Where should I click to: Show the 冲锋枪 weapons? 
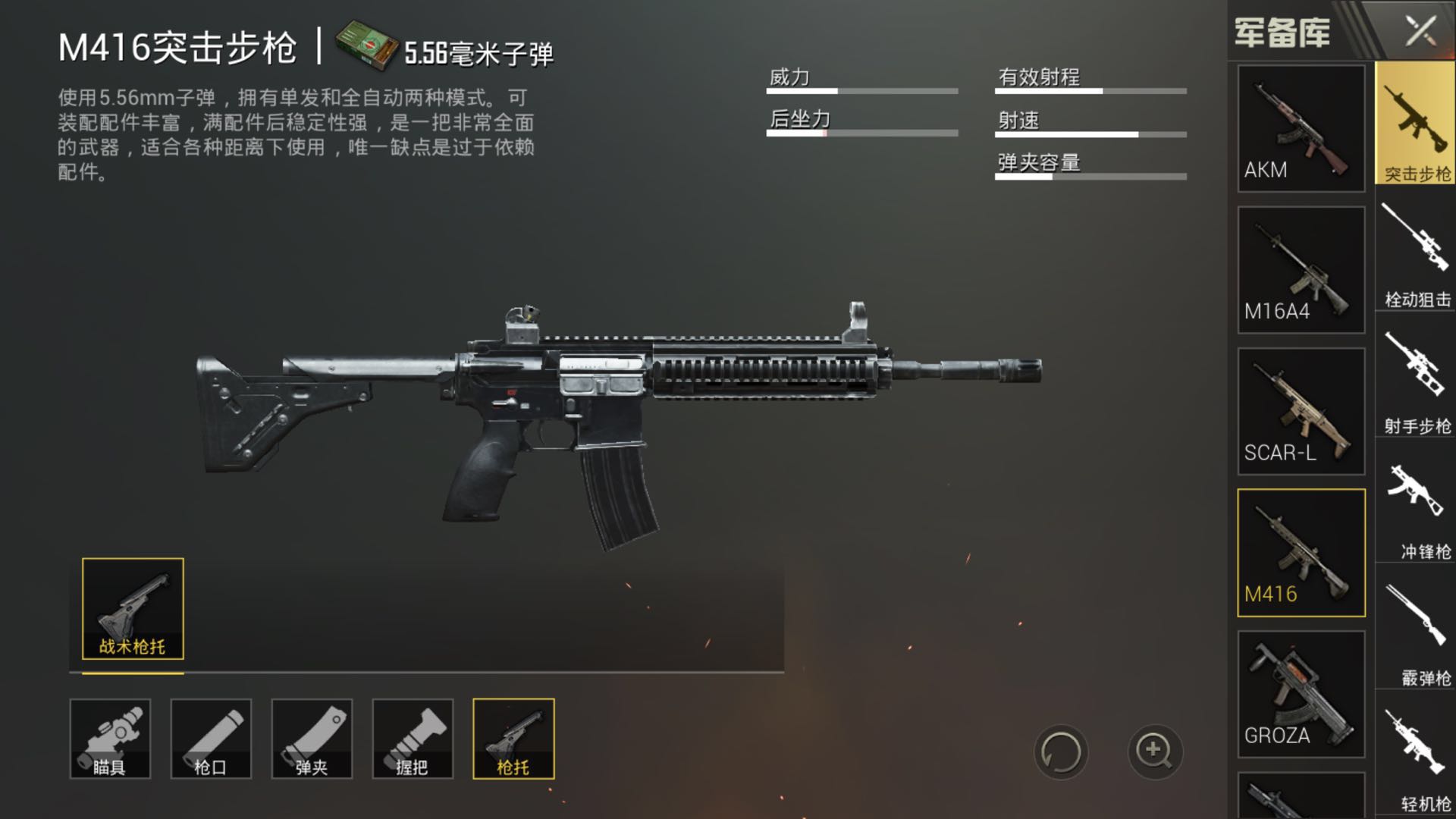pos(1415,508)
